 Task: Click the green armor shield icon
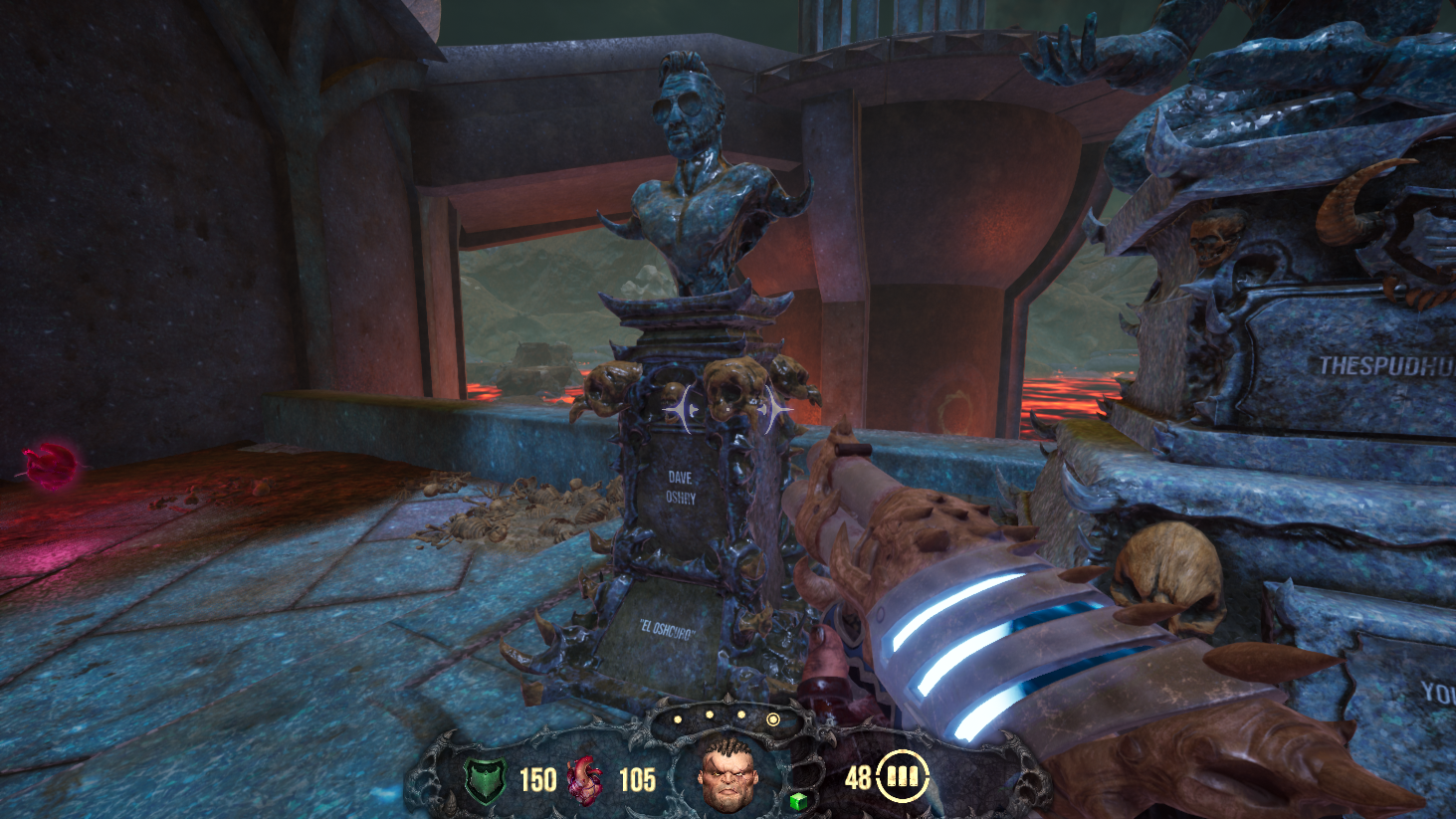tap(486, 780)
